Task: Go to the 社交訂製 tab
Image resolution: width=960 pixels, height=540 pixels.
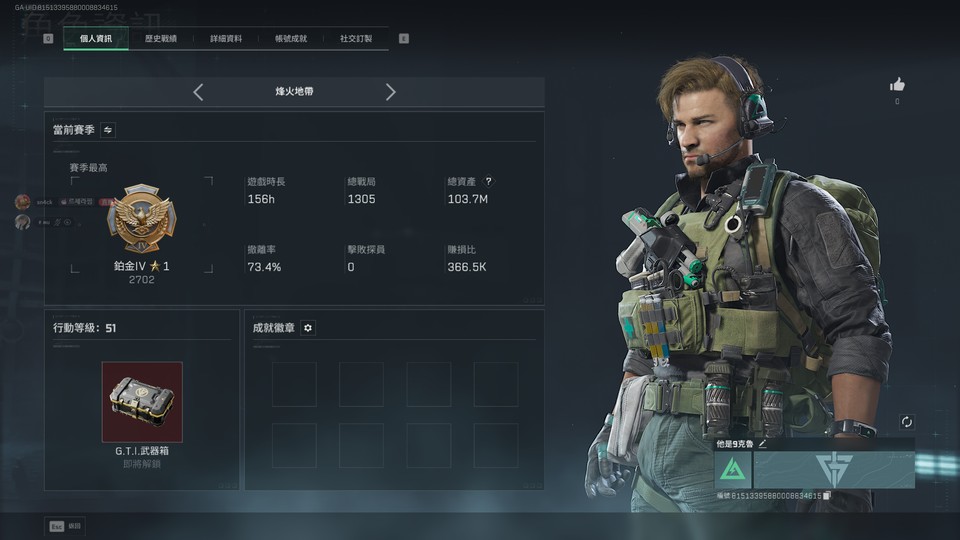Action: tap(355, 39)
